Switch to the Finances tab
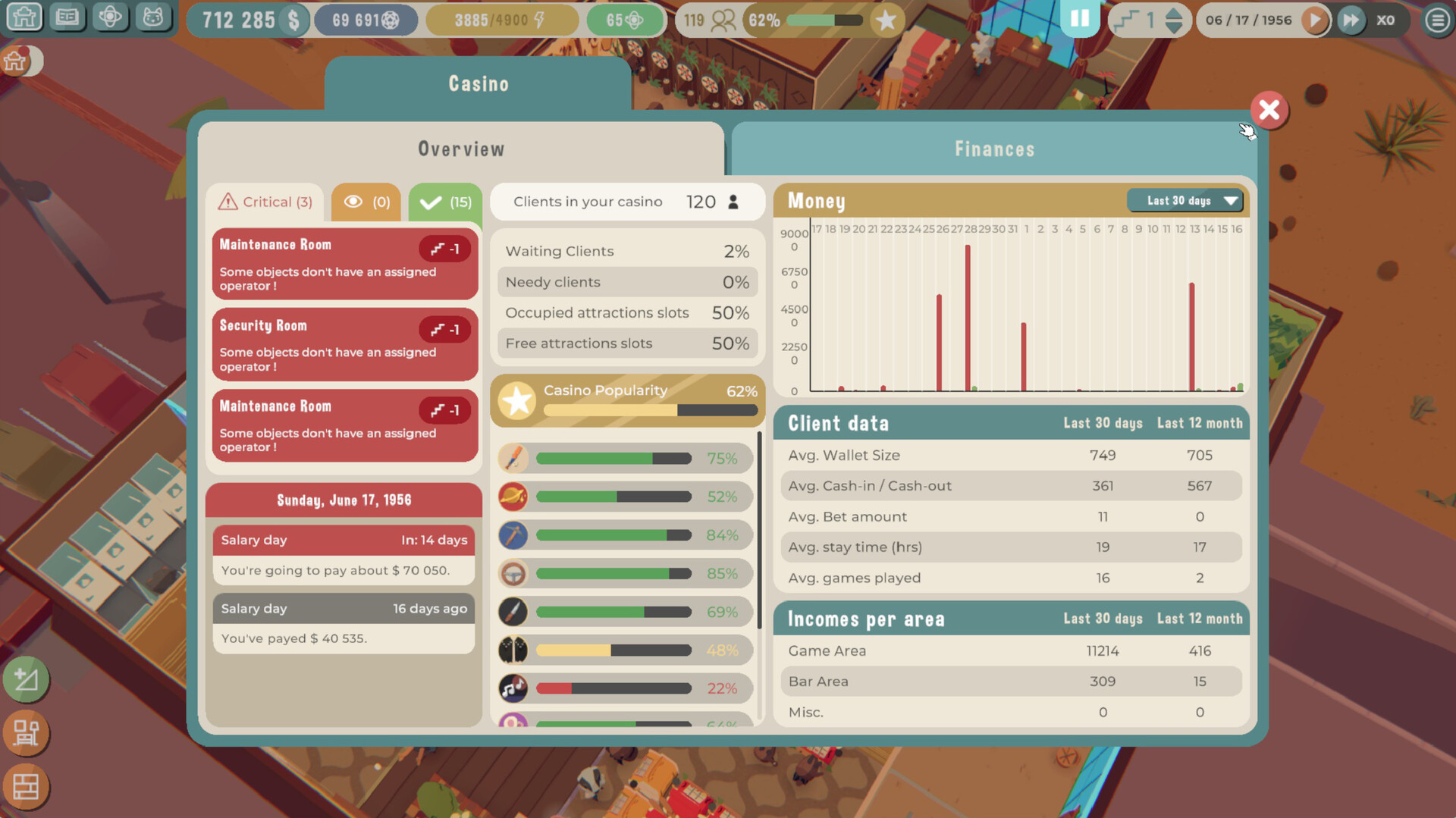This screenshot has height=818, width=1456. click(x=994, y=149)
